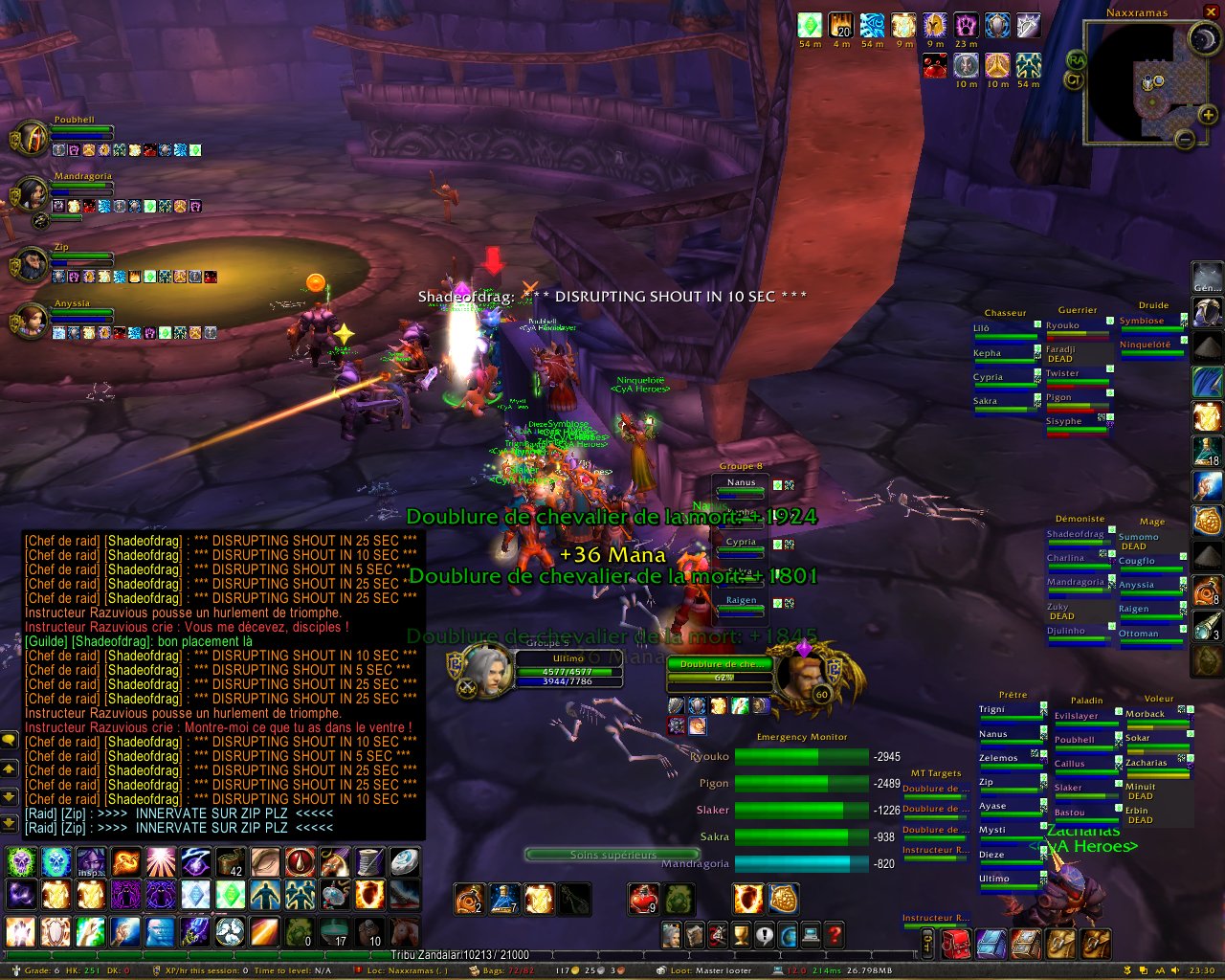Cast the green skull action bar spell

coord(21,862)
